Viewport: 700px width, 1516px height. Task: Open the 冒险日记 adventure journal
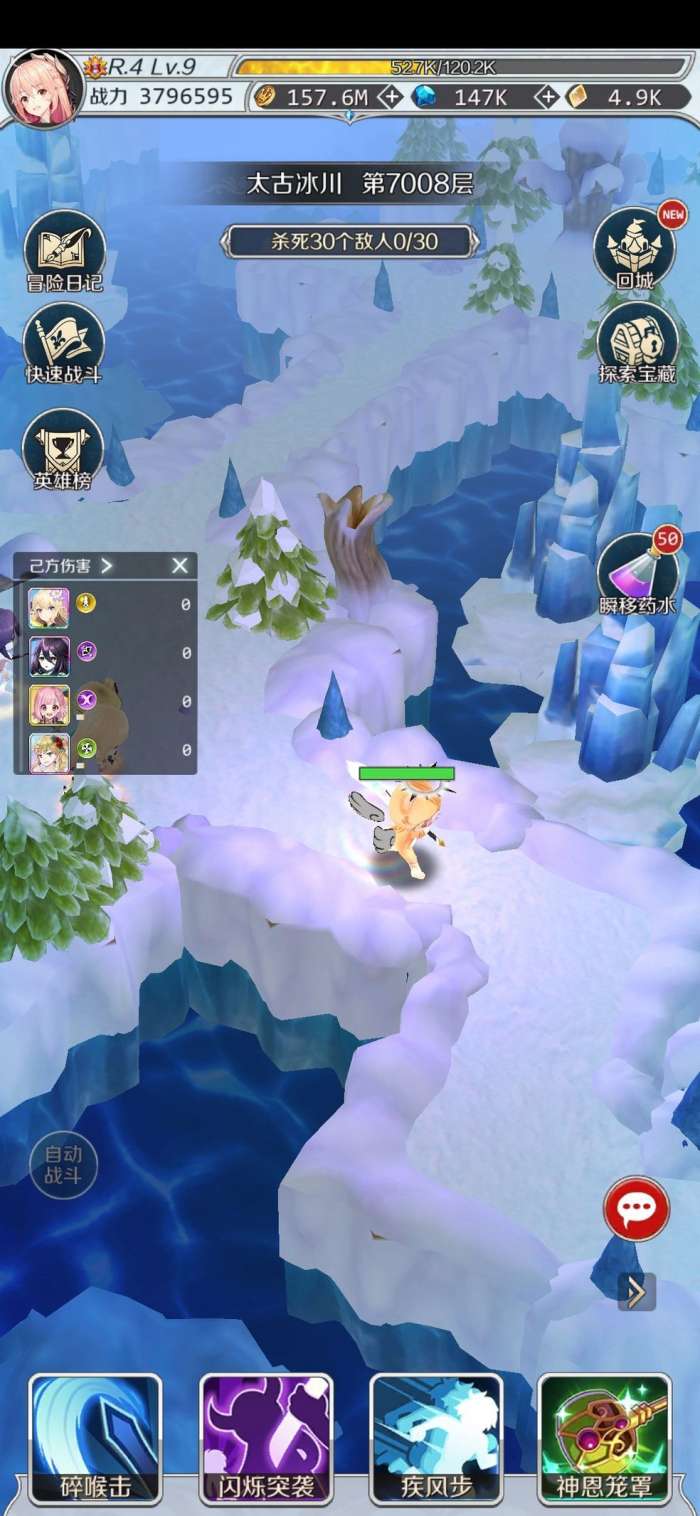(64, 252)
